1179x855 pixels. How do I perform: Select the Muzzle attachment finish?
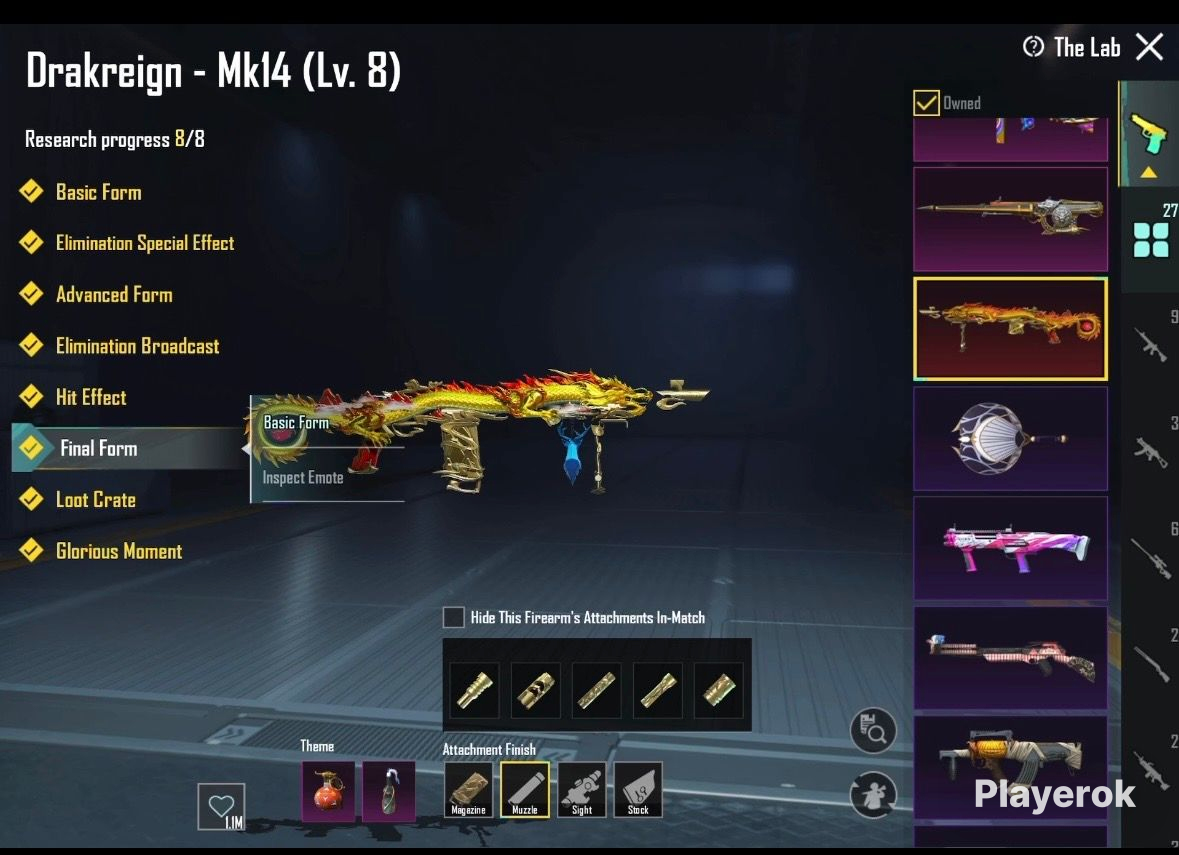click(525, 790)
